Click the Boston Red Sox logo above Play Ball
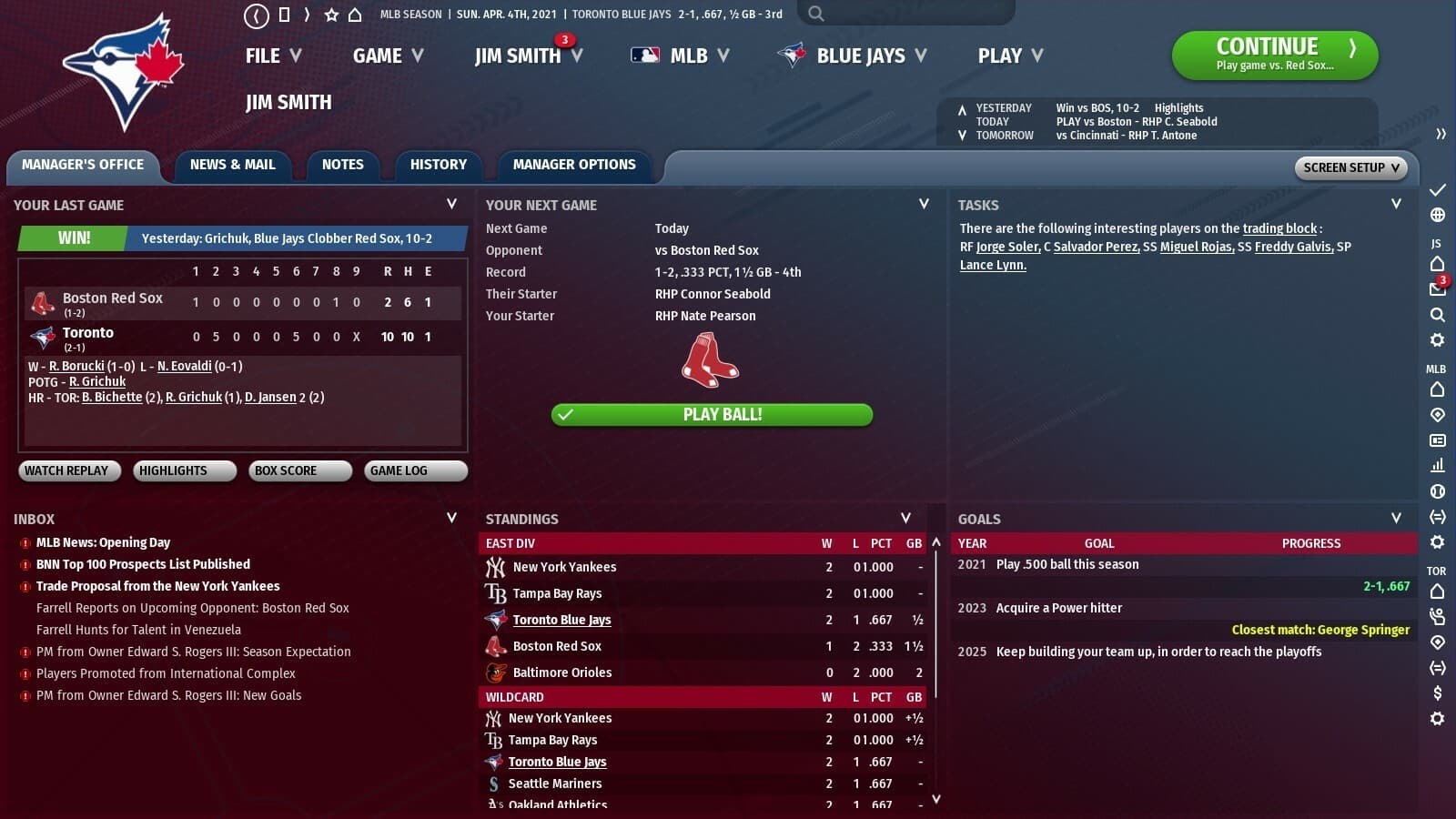 pos(712,362)
